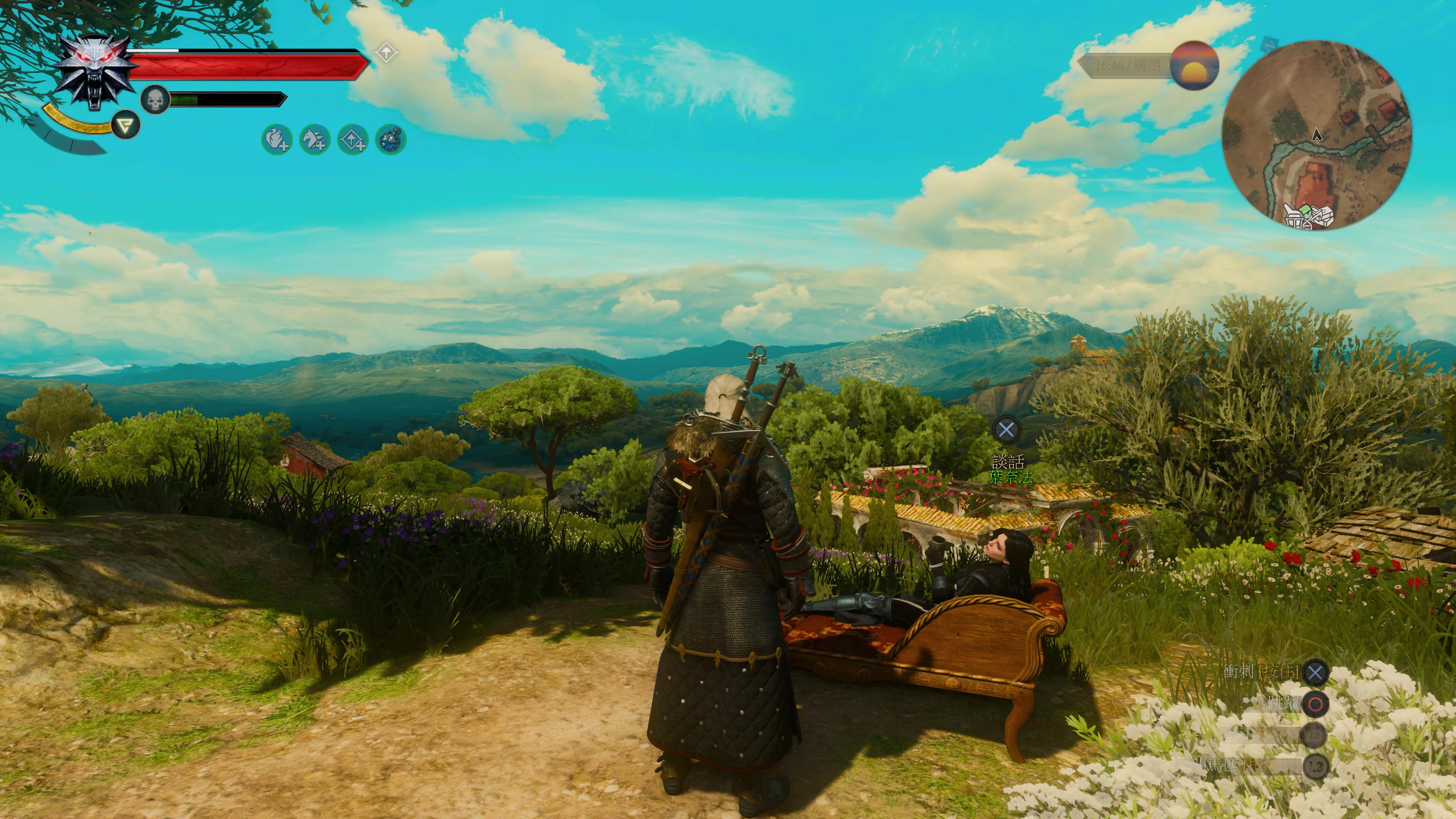
Task: Click the diamond-arrow-plus buff icon
Action: (353, 139)
